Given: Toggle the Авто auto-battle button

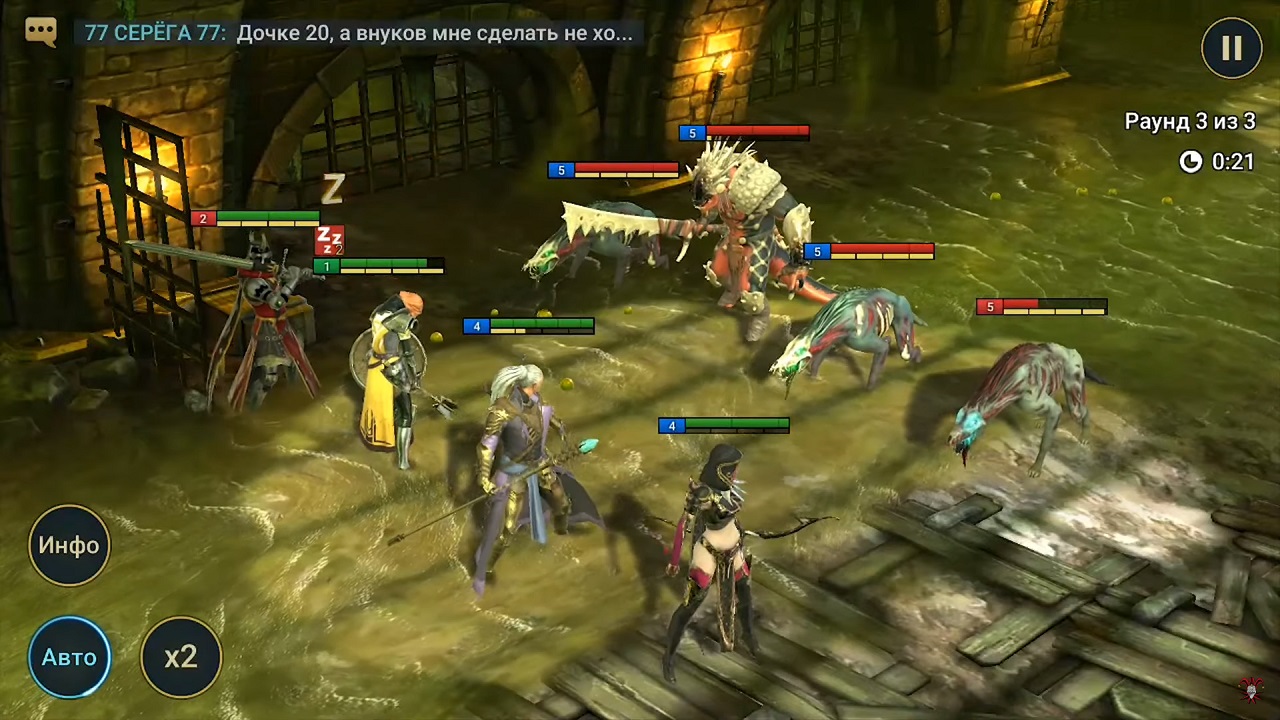Looking at the screenshot, I should pyautogui.click(x=69, y=657).
